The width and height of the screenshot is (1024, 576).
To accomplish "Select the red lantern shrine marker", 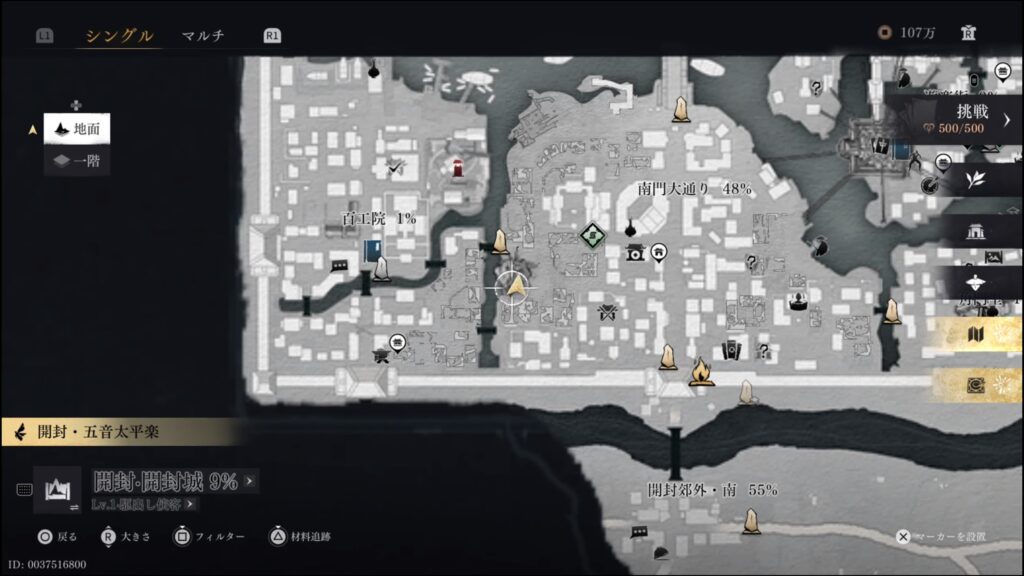I will point(457,168).
